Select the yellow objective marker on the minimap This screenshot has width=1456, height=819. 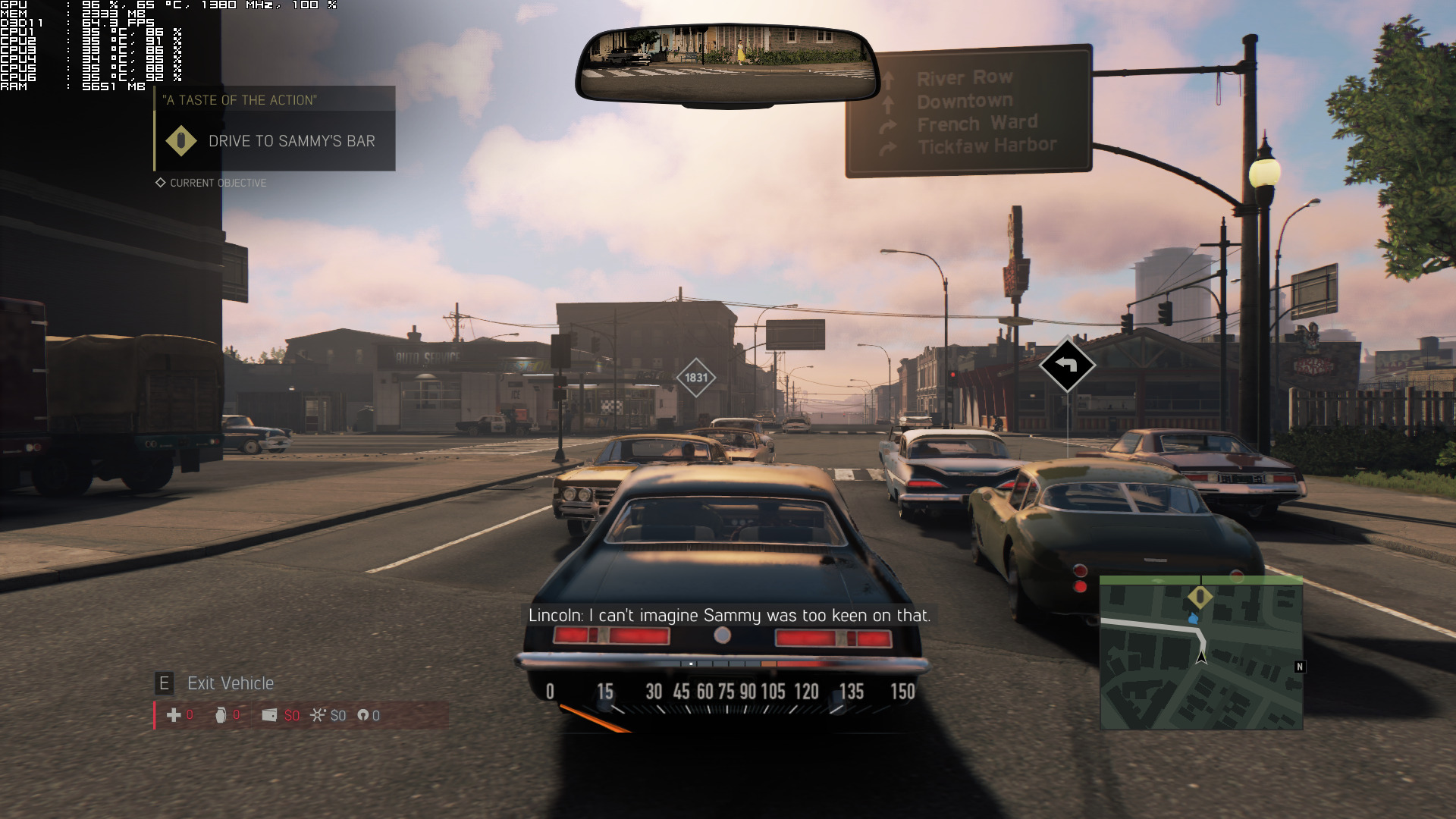pos(1200,598)
